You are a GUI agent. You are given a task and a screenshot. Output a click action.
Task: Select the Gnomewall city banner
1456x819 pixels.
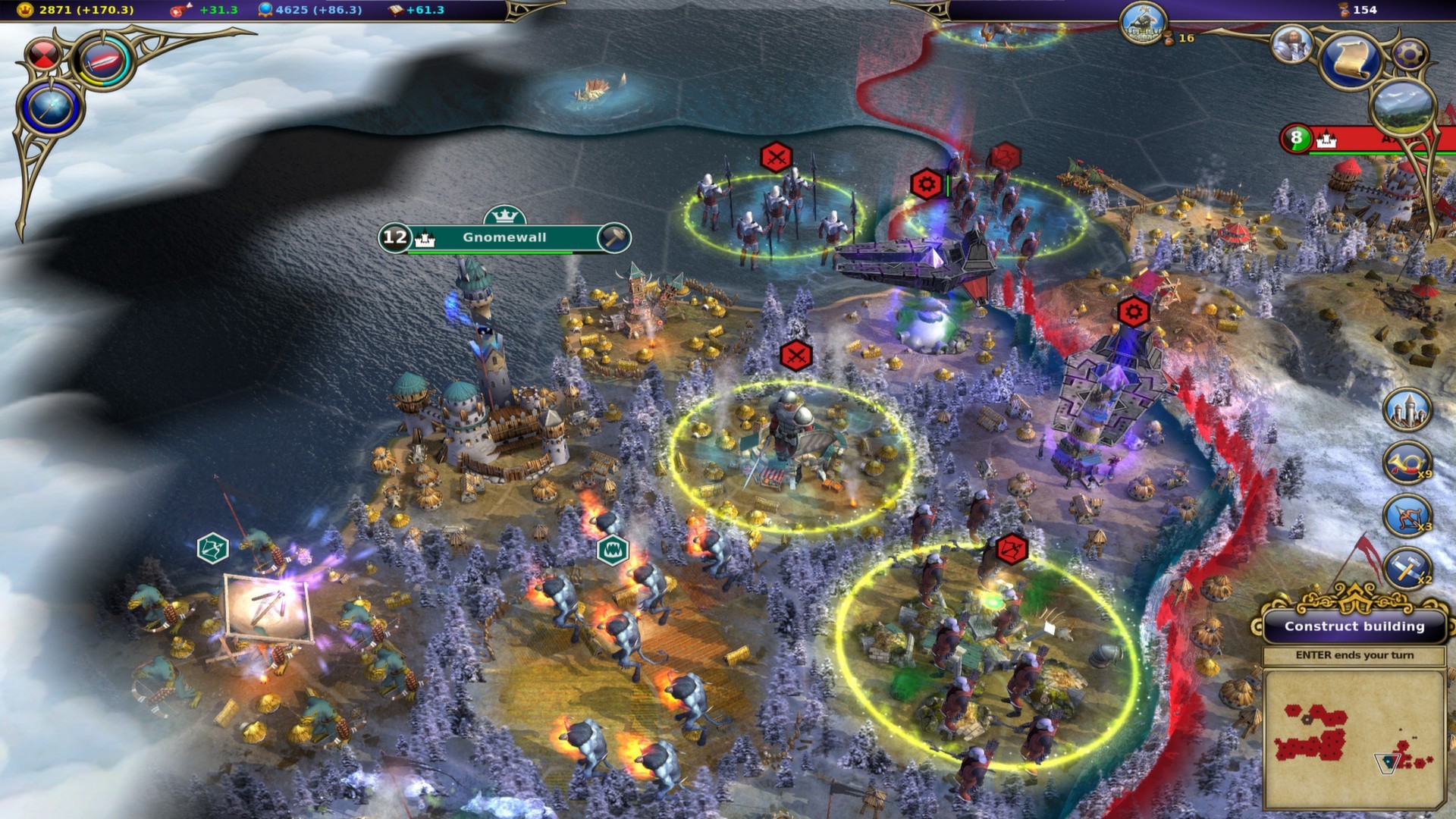[x=504, y=237]
